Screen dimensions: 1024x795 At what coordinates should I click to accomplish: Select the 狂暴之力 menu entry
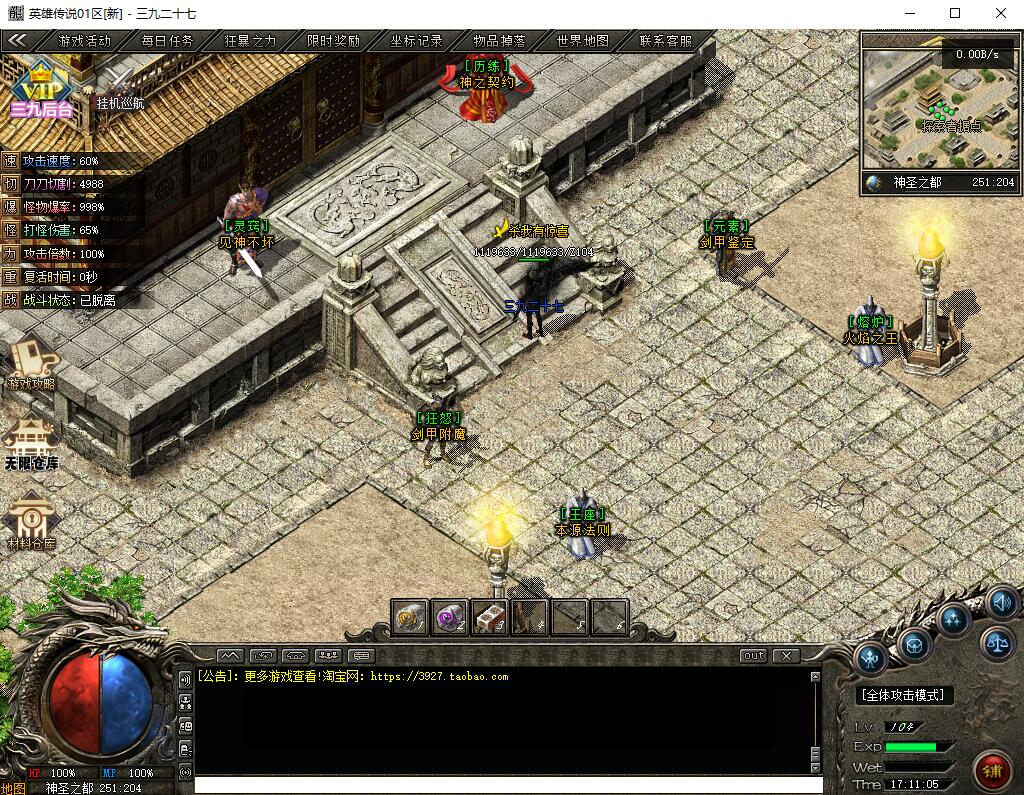(250, 41)
